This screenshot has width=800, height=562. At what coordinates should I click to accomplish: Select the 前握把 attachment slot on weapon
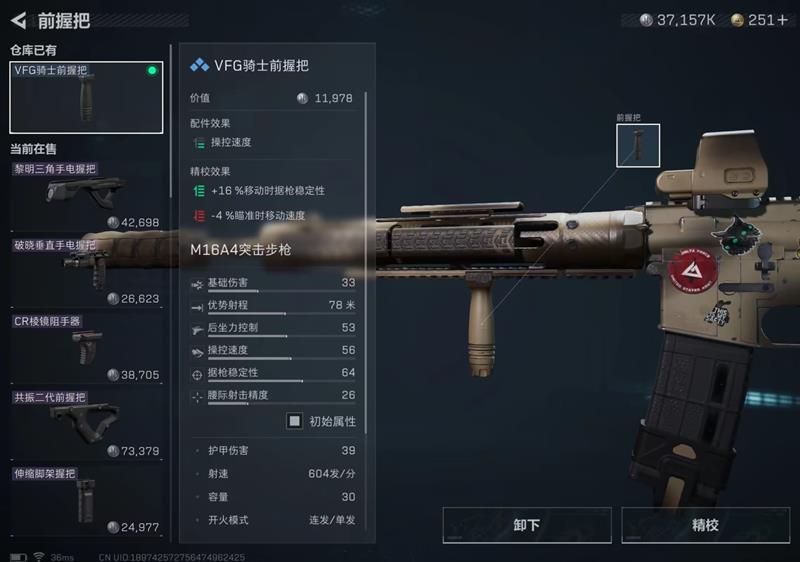tap(638, 146)
